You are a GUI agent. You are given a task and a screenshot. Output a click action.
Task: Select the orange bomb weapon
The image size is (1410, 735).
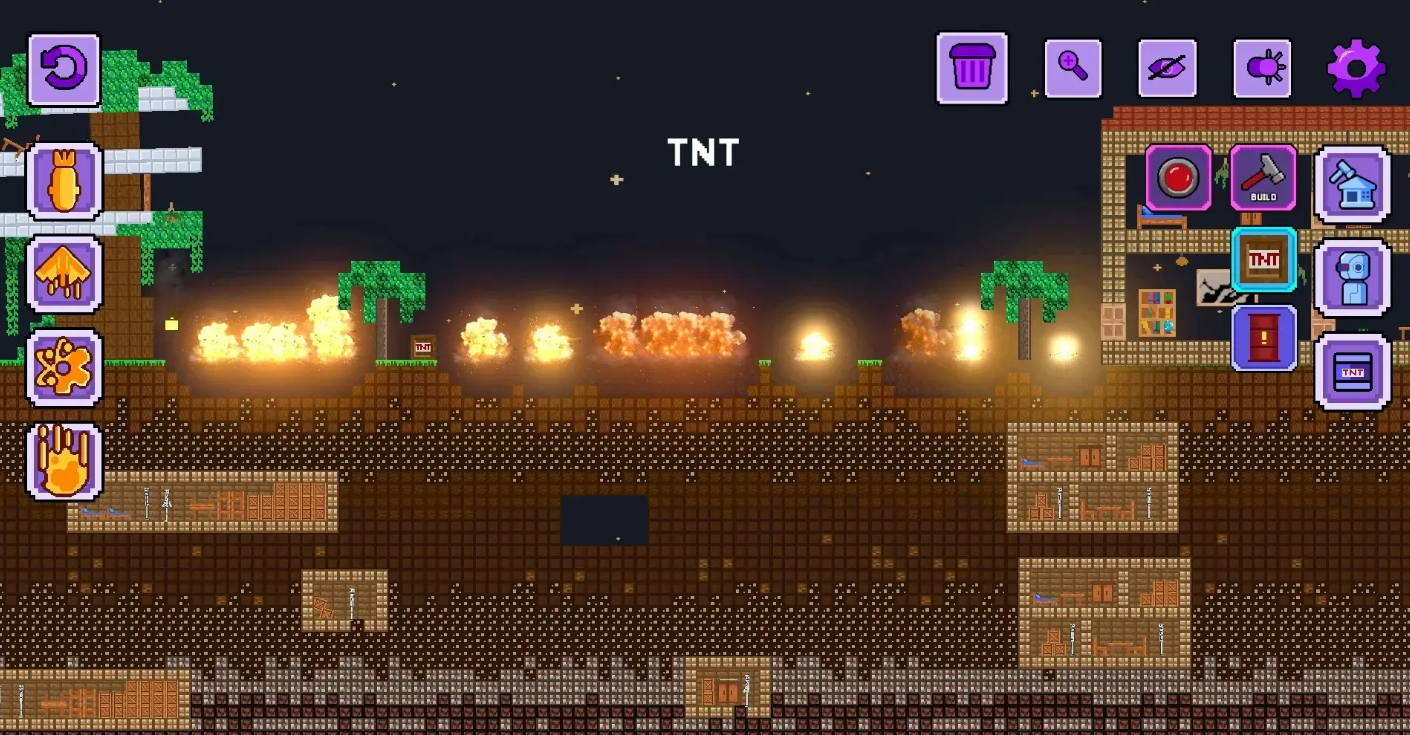[x=64, y=181]
